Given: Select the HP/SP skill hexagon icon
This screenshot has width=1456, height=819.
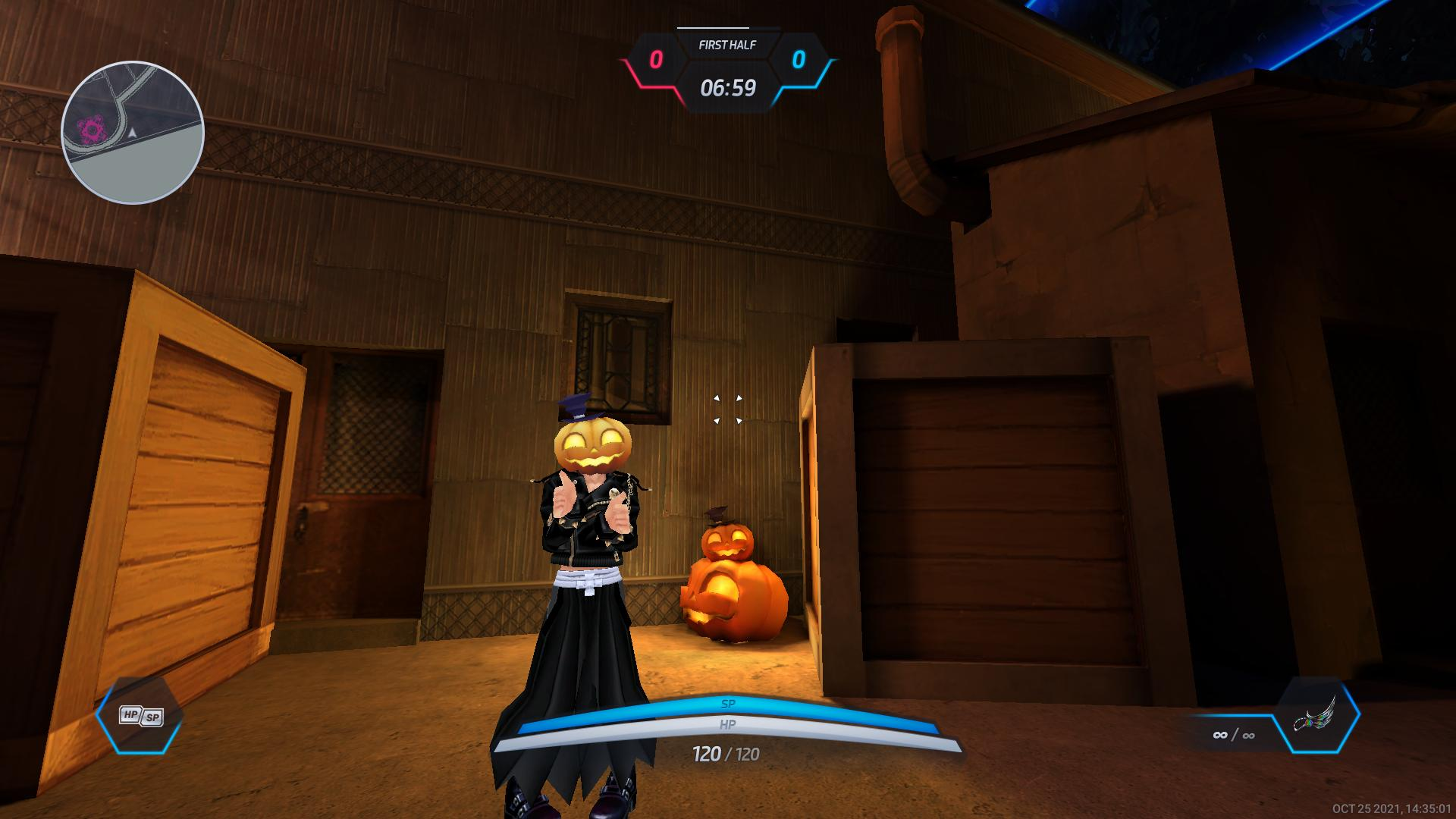Looking at the screenshot, I should tap(140, 716).
